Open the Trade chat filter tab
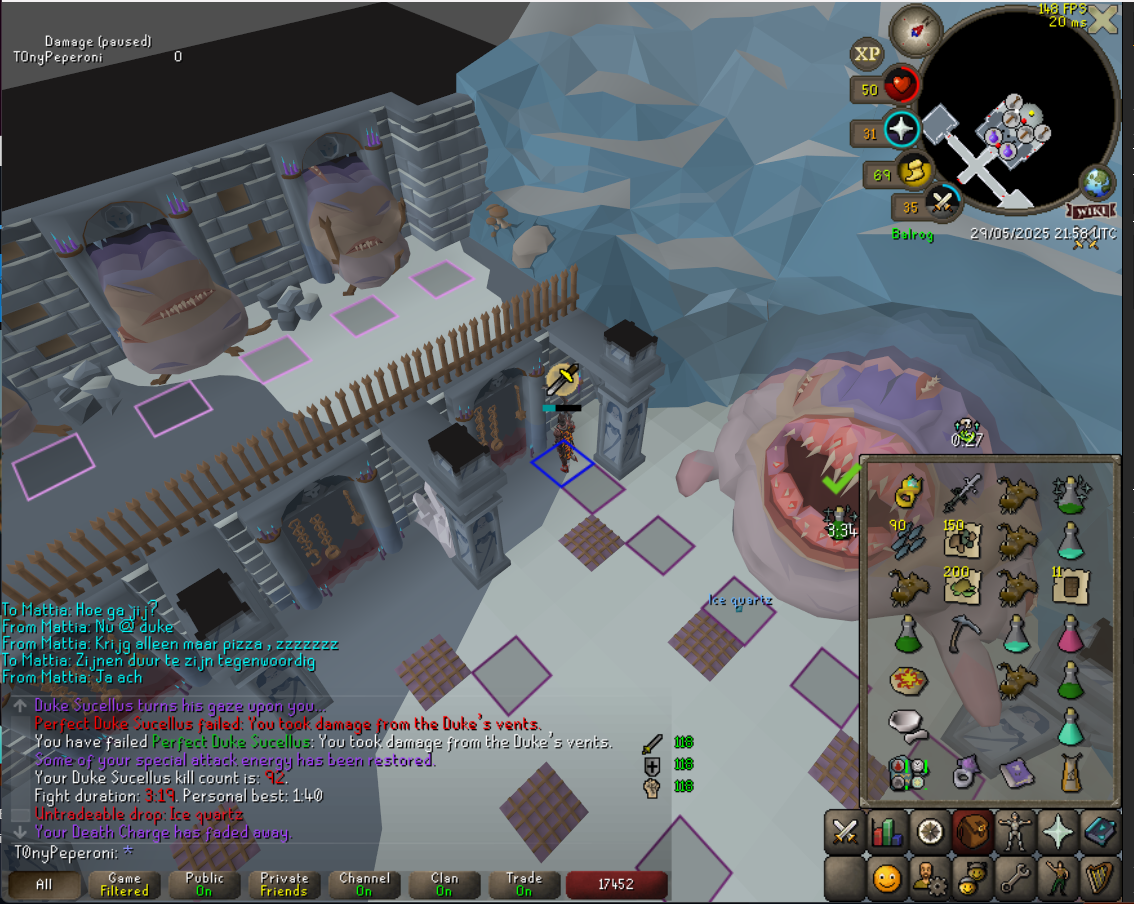Viewport: 1134px width, 904px height. (524, 885)
